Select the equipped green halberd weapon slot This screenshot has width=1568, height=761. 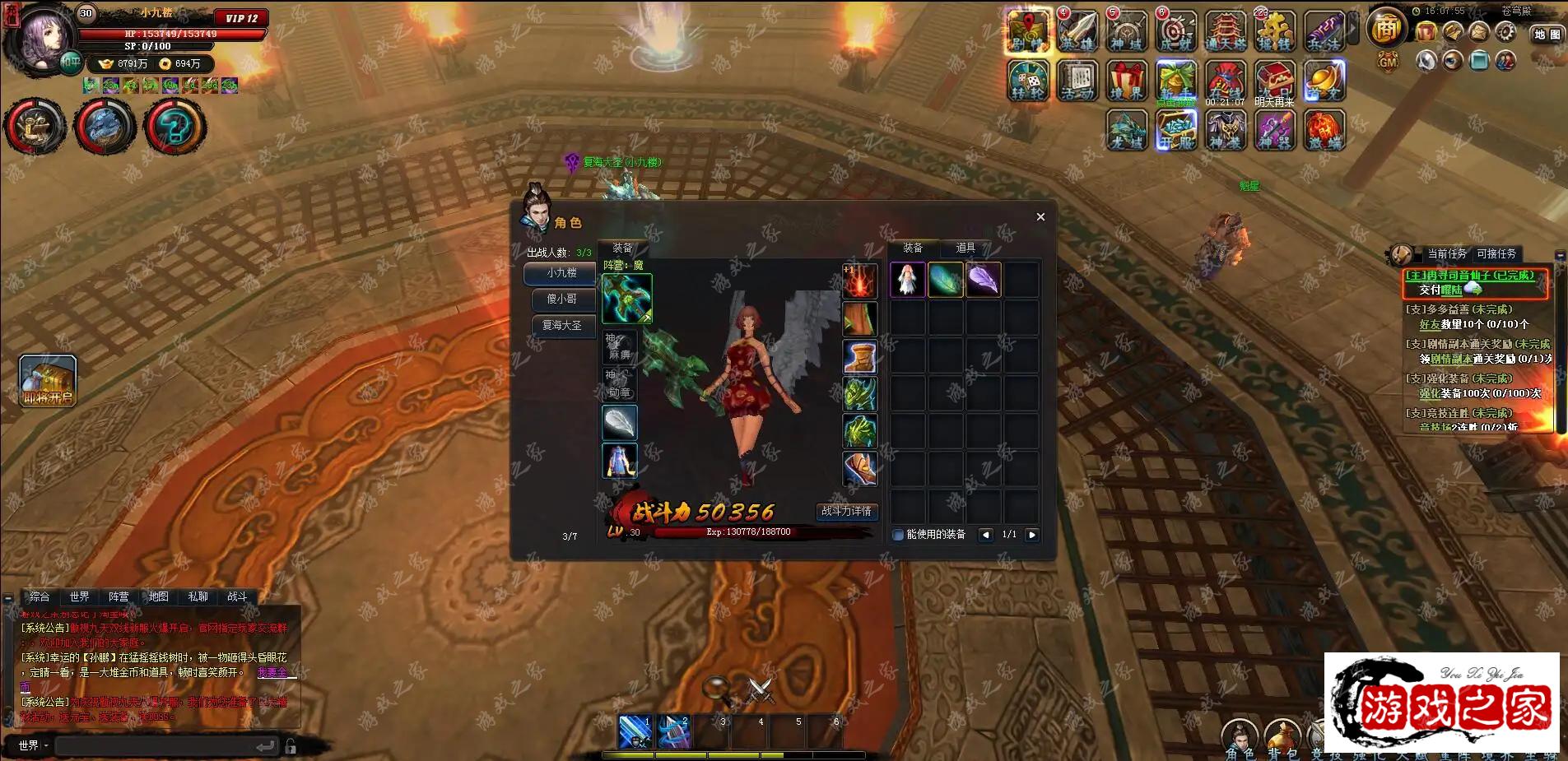point(627,299)
